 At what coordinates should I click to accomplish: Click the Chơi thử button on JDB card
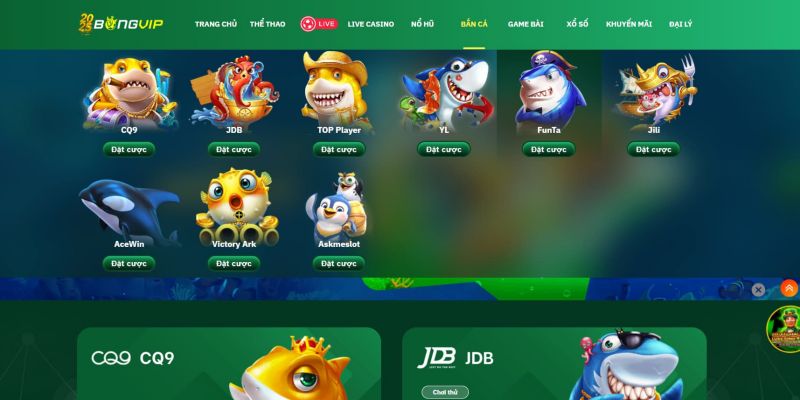(444, 392)
